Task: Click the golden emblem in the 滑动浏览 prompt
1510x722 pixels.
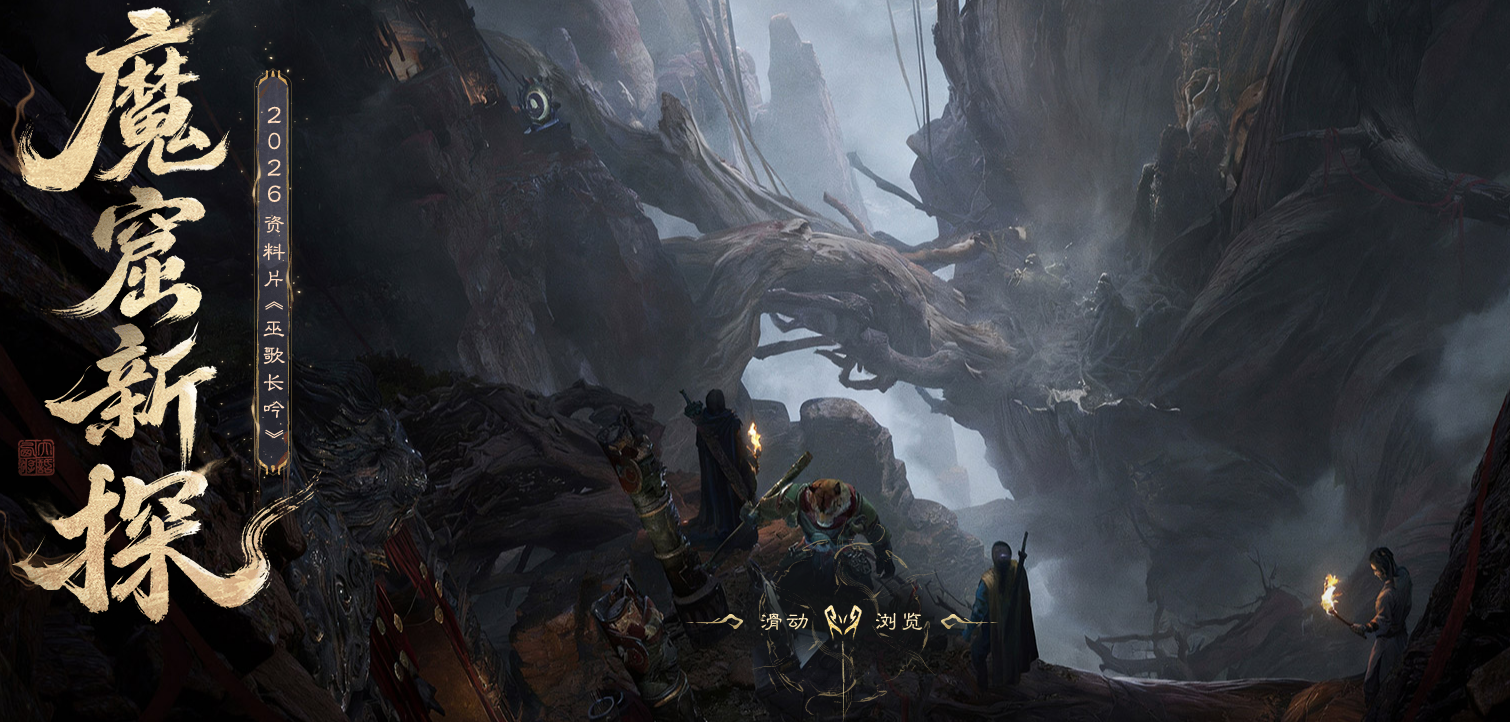Action: tap(841, 622)
